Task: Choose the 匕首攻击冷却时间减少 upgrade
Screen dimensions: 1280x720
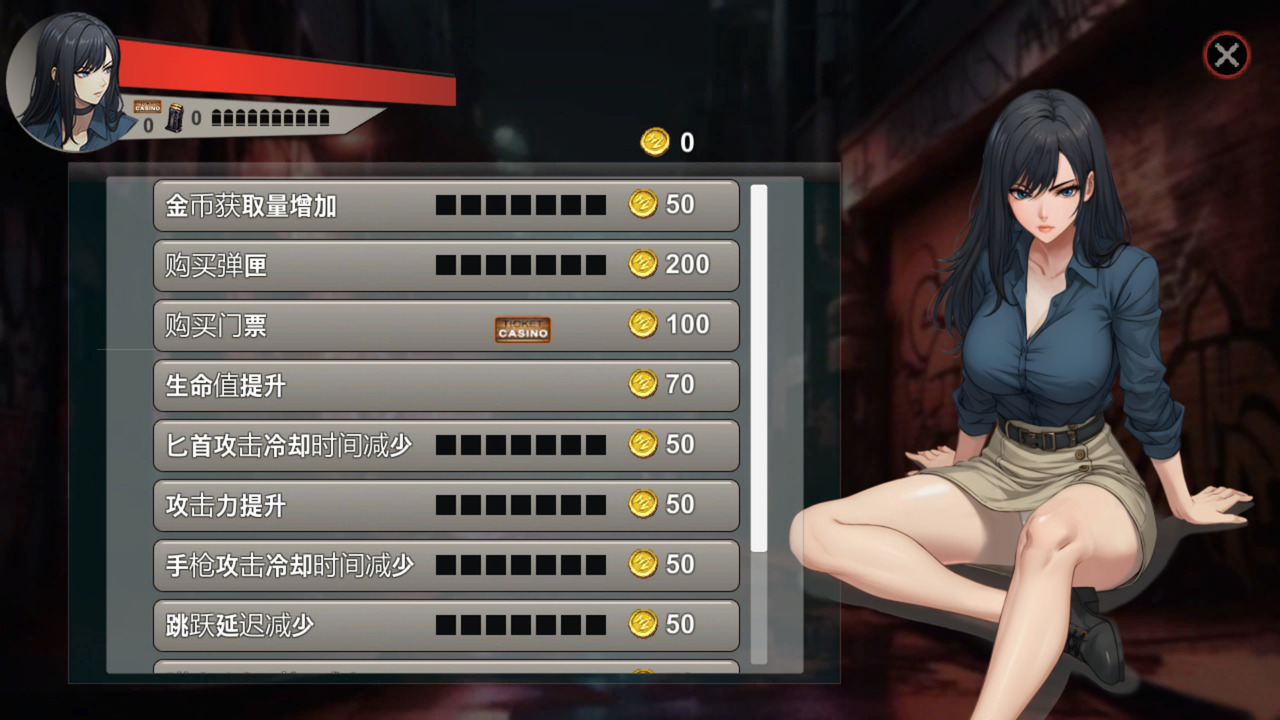Action: coord(446,445)
